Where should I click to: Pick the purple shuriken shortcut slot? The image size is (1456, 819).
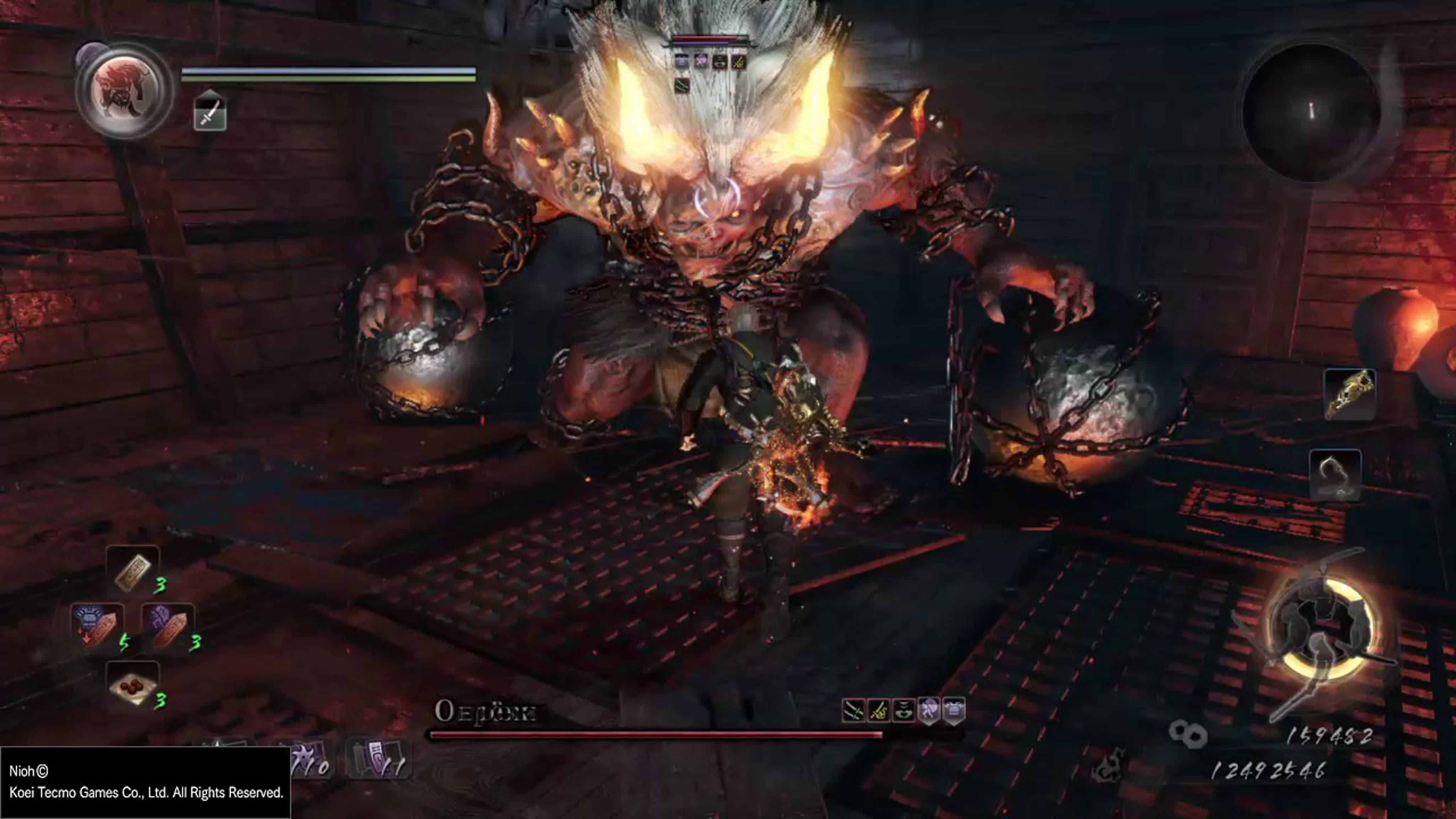click(x=308, y=759)
